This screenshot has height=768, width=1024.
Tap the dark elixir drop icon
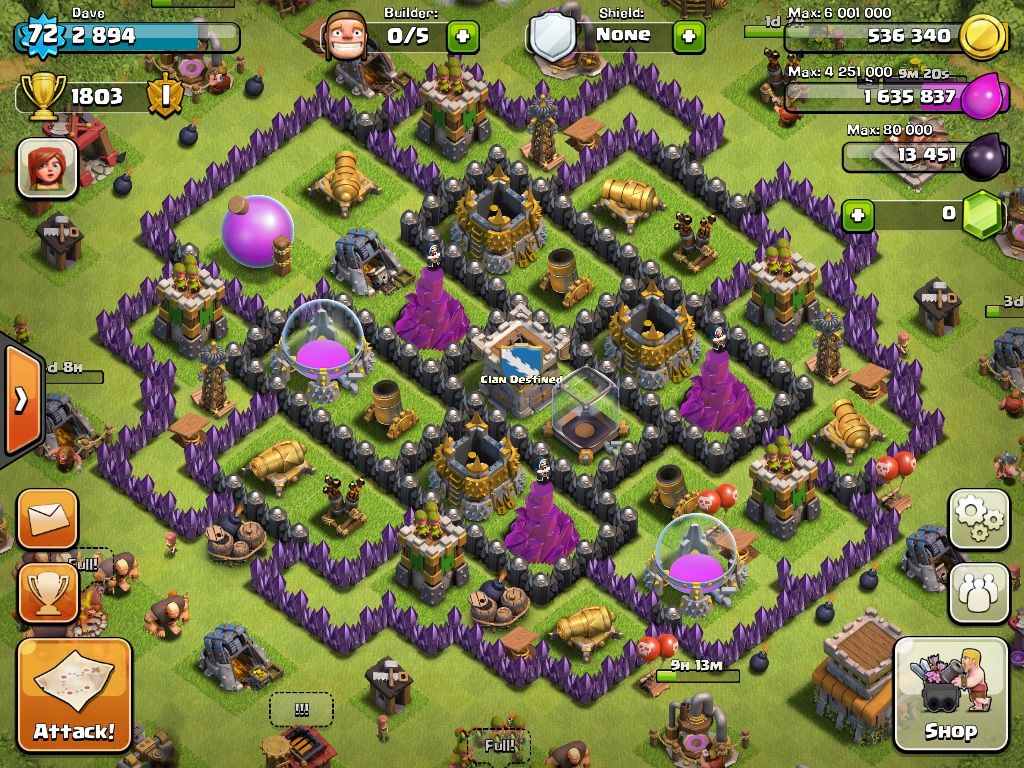click(x=985, y=155)
